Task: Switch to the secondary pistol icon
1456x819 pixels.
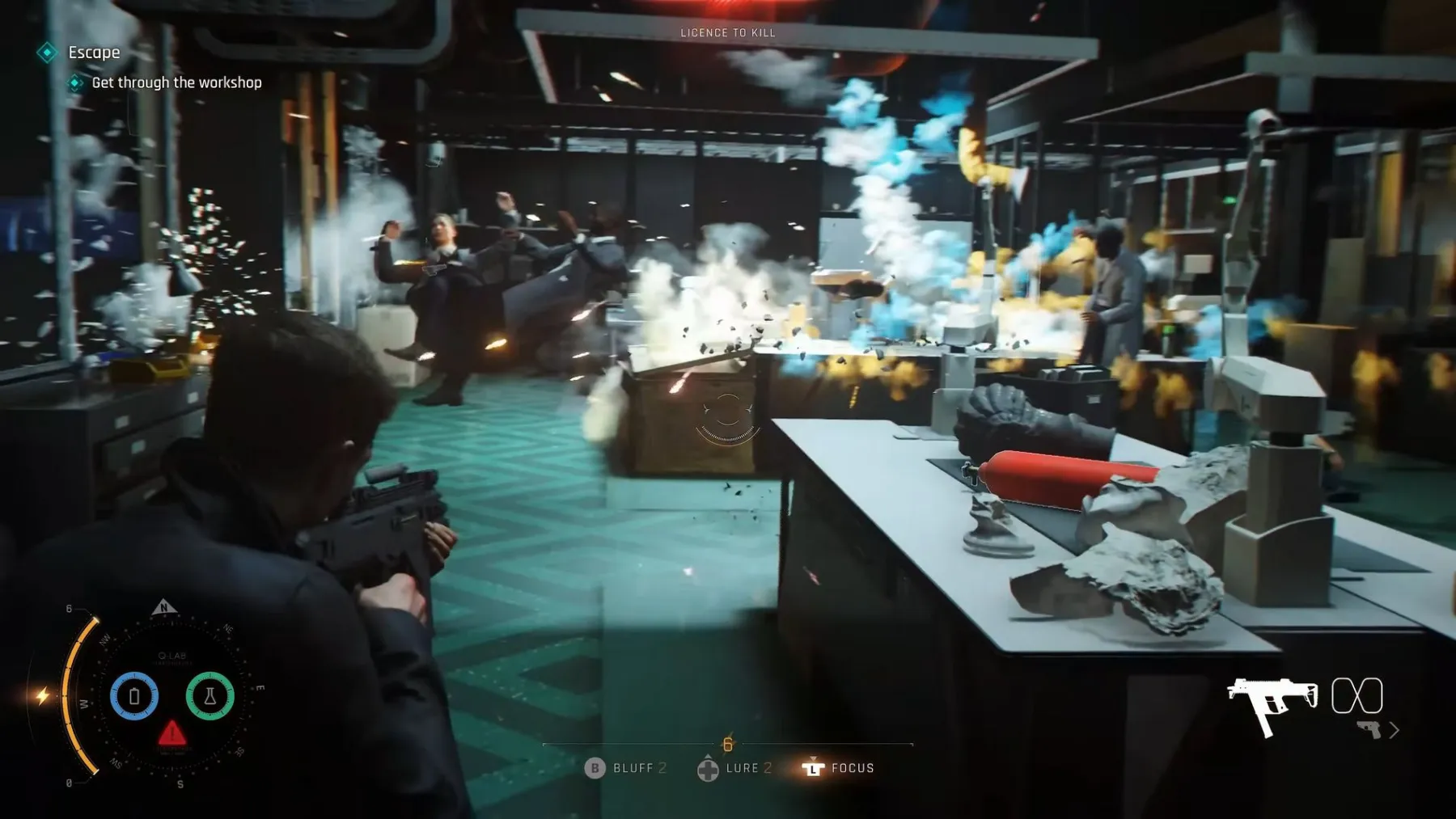Action: tap(1369, 729)
